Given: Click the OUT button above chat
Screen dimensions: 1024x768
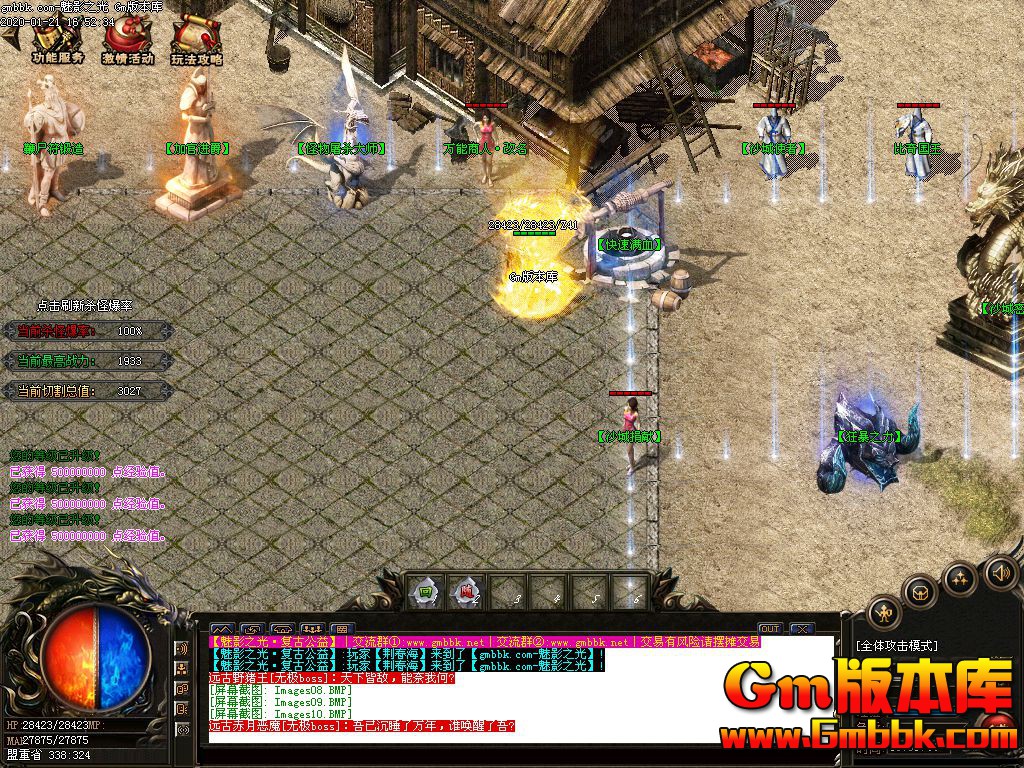Looking at the screenshot, I should (x=769, y=629).
